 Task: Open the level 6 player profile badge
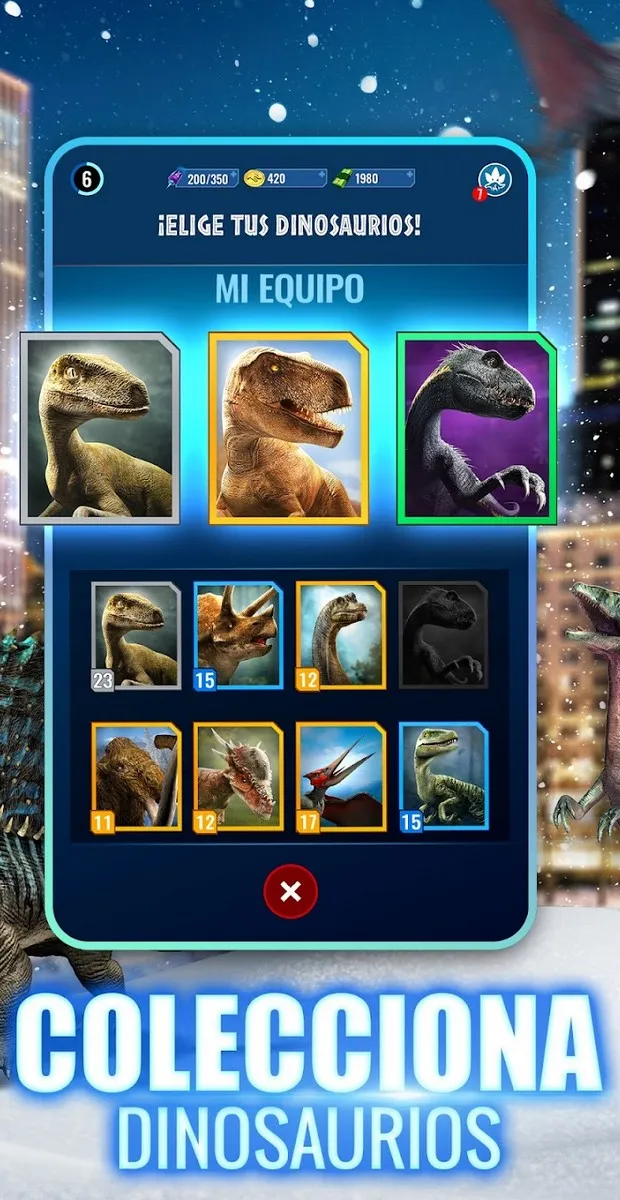click(x=87, y=180)
